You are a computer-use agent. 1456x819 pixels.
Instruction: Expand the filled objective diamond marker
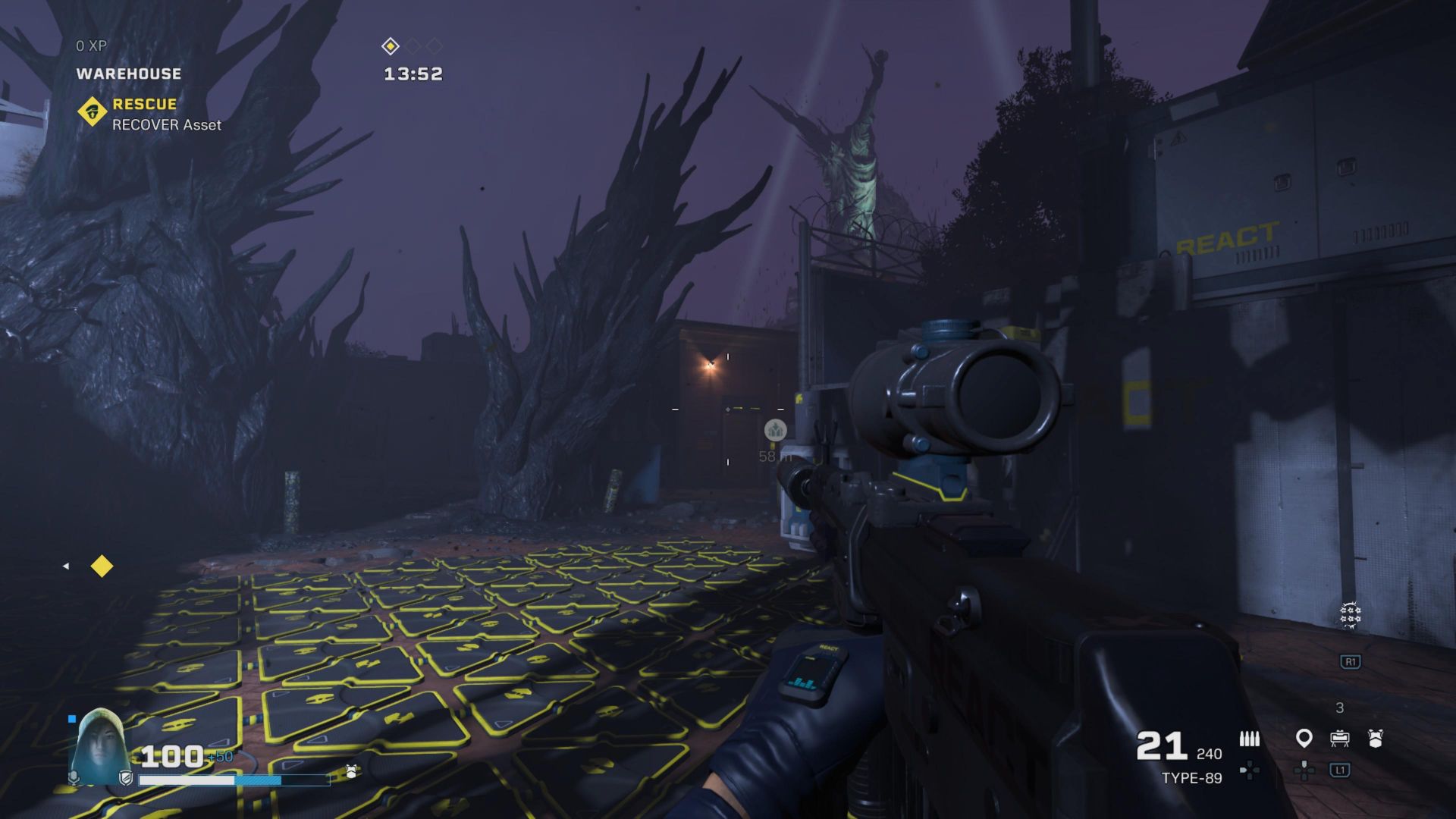click(391, 45)
